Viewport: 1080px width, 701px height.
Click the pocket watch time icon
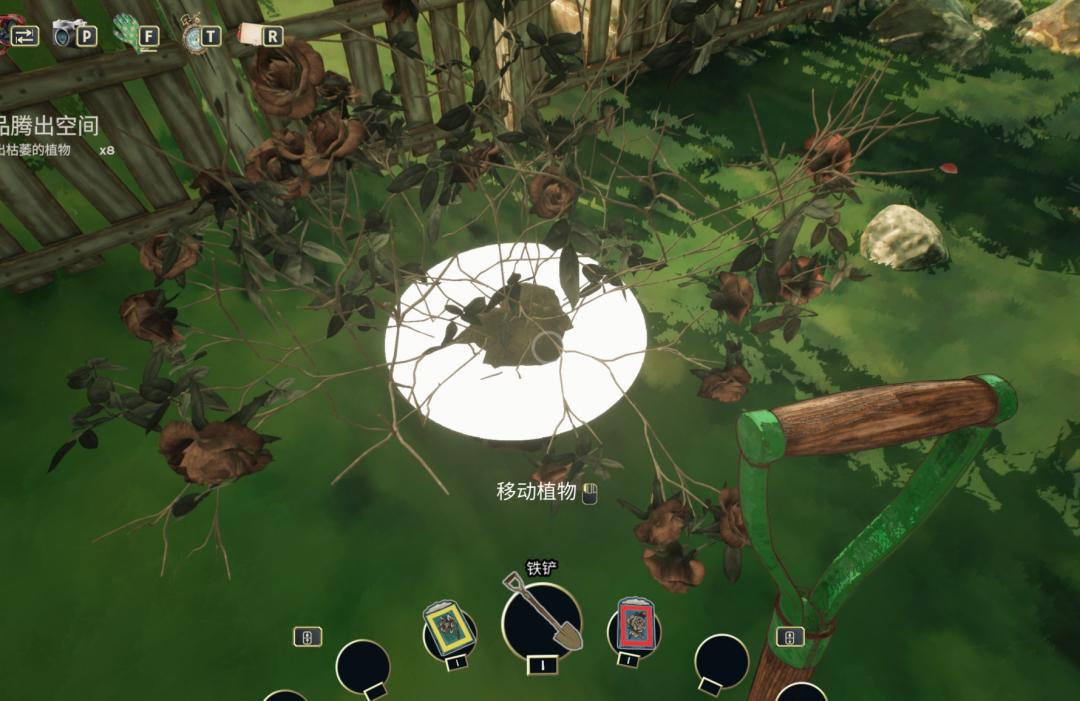194,34
